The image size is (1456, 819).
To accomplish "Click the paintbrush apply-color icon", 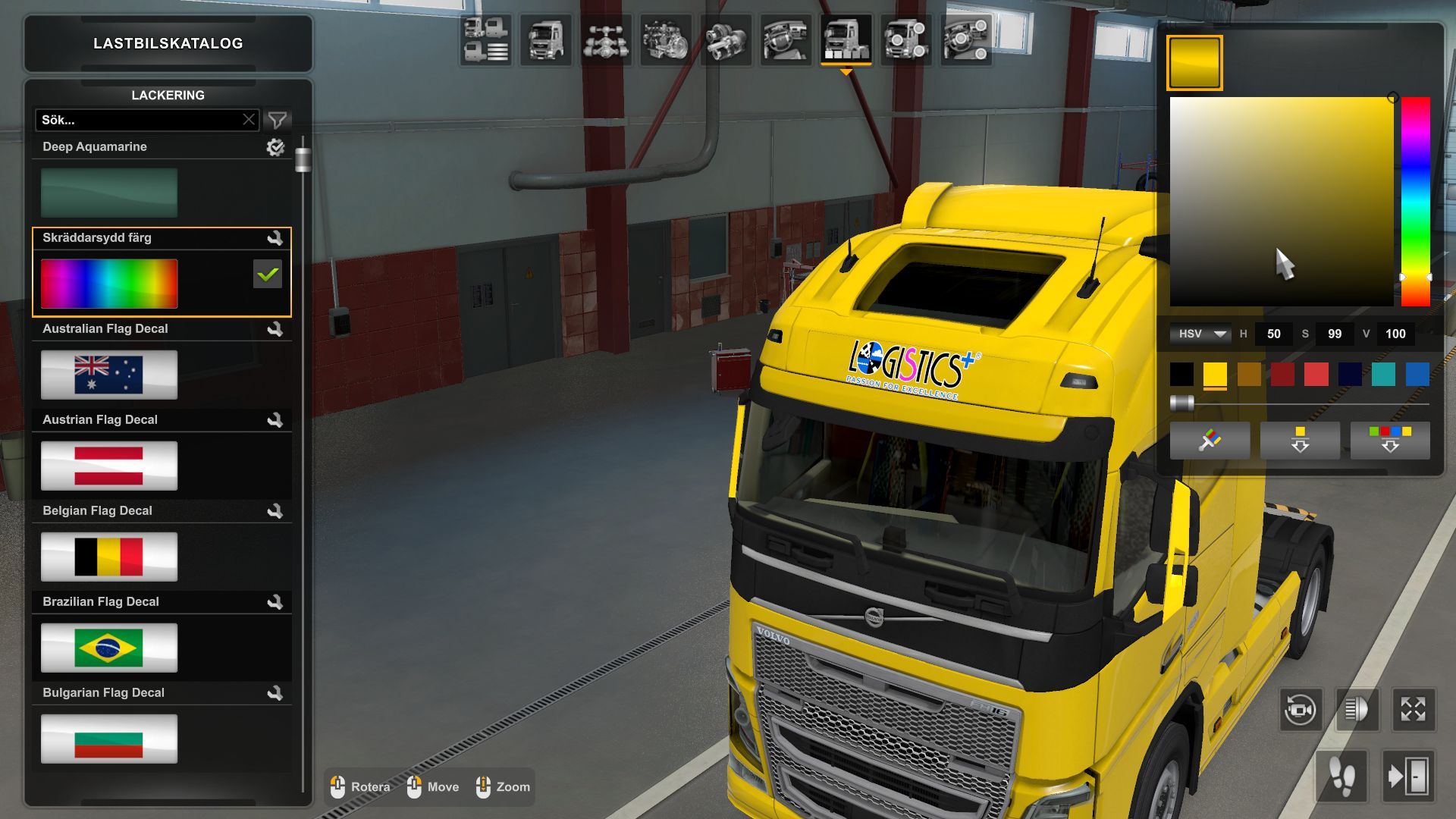I will point(1210,440).
